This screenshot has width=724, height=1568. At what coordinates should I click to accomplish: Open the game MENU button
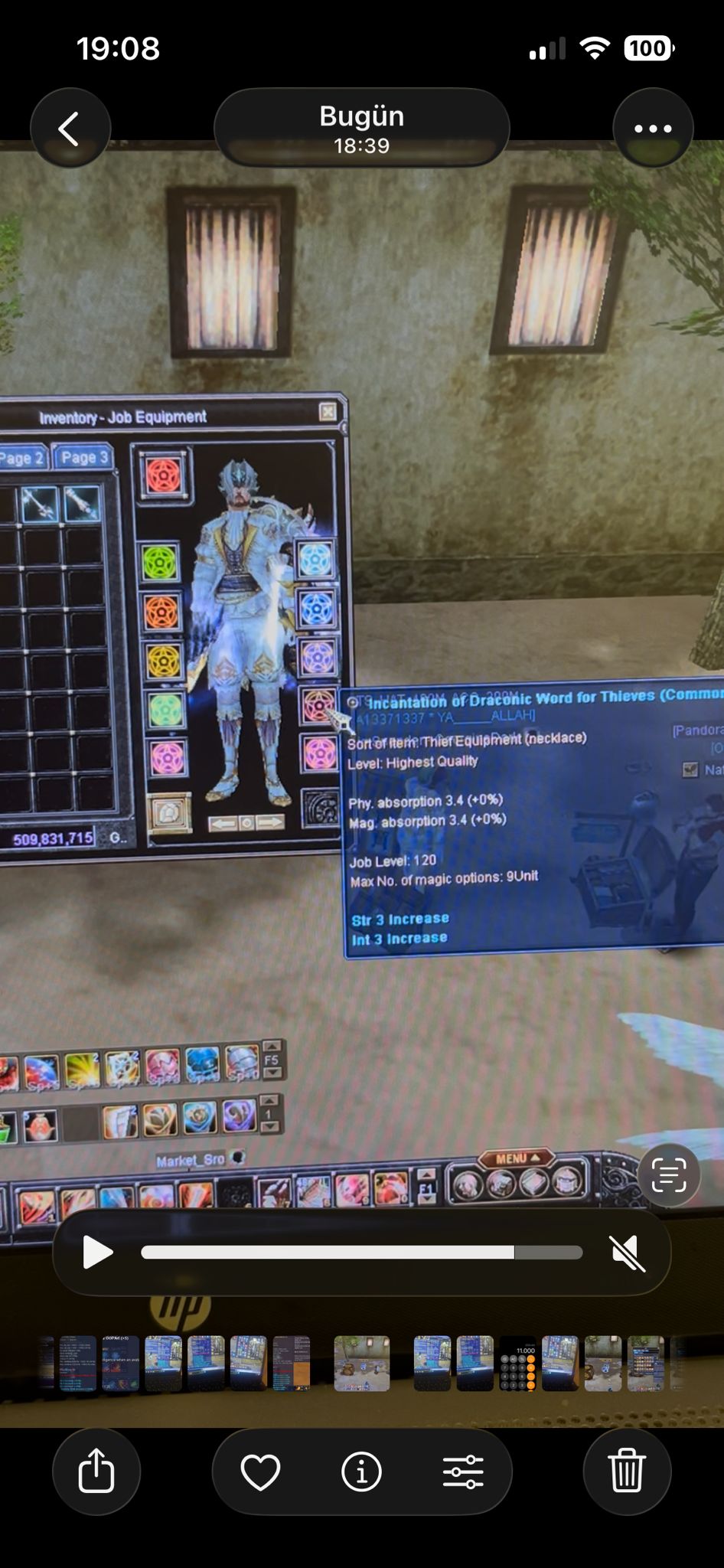[x=515, y=1158]
